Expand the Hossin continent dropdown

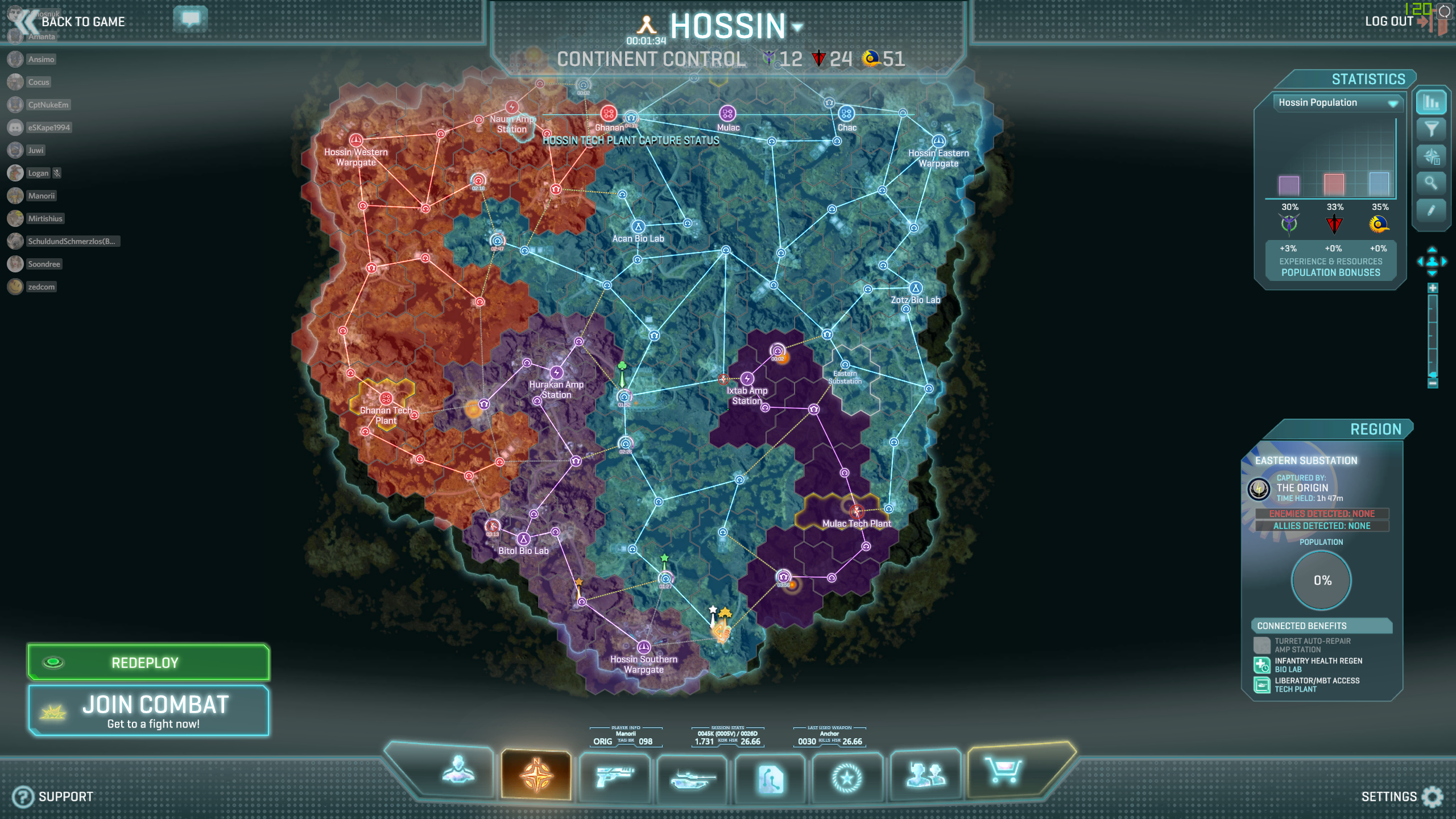797,27
